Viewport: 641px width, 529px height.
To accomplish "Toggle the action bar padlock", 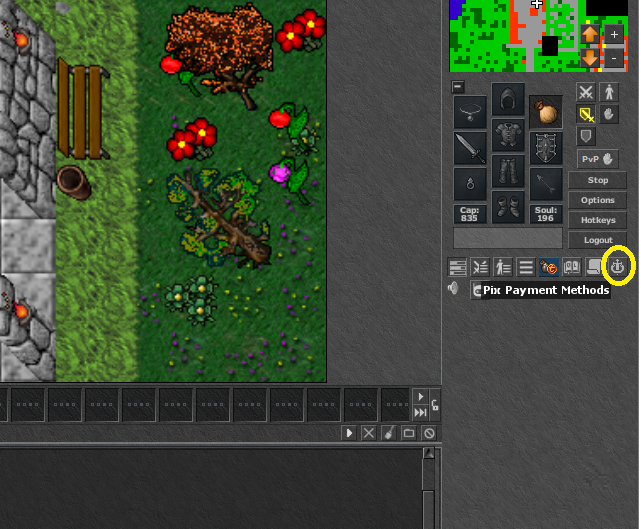I will (435, 406).
